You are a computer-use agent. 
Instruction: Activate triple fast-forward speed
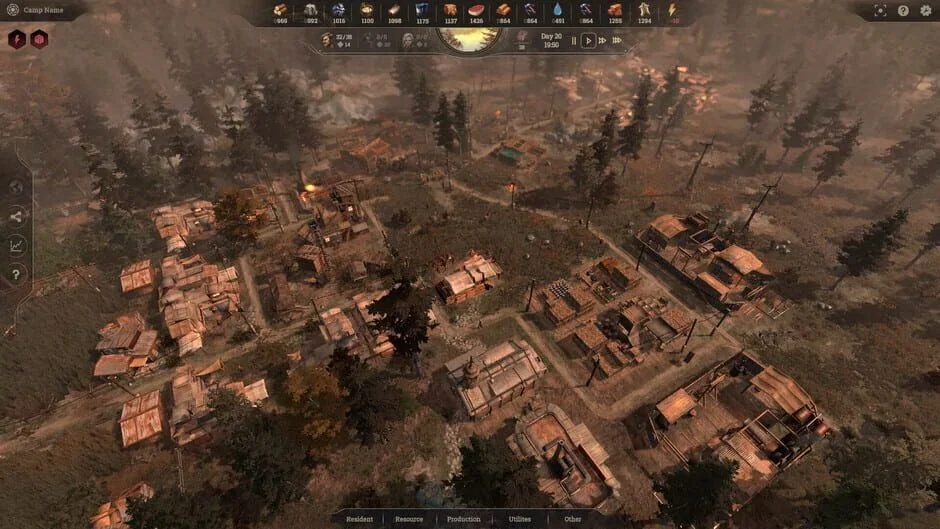617,41
